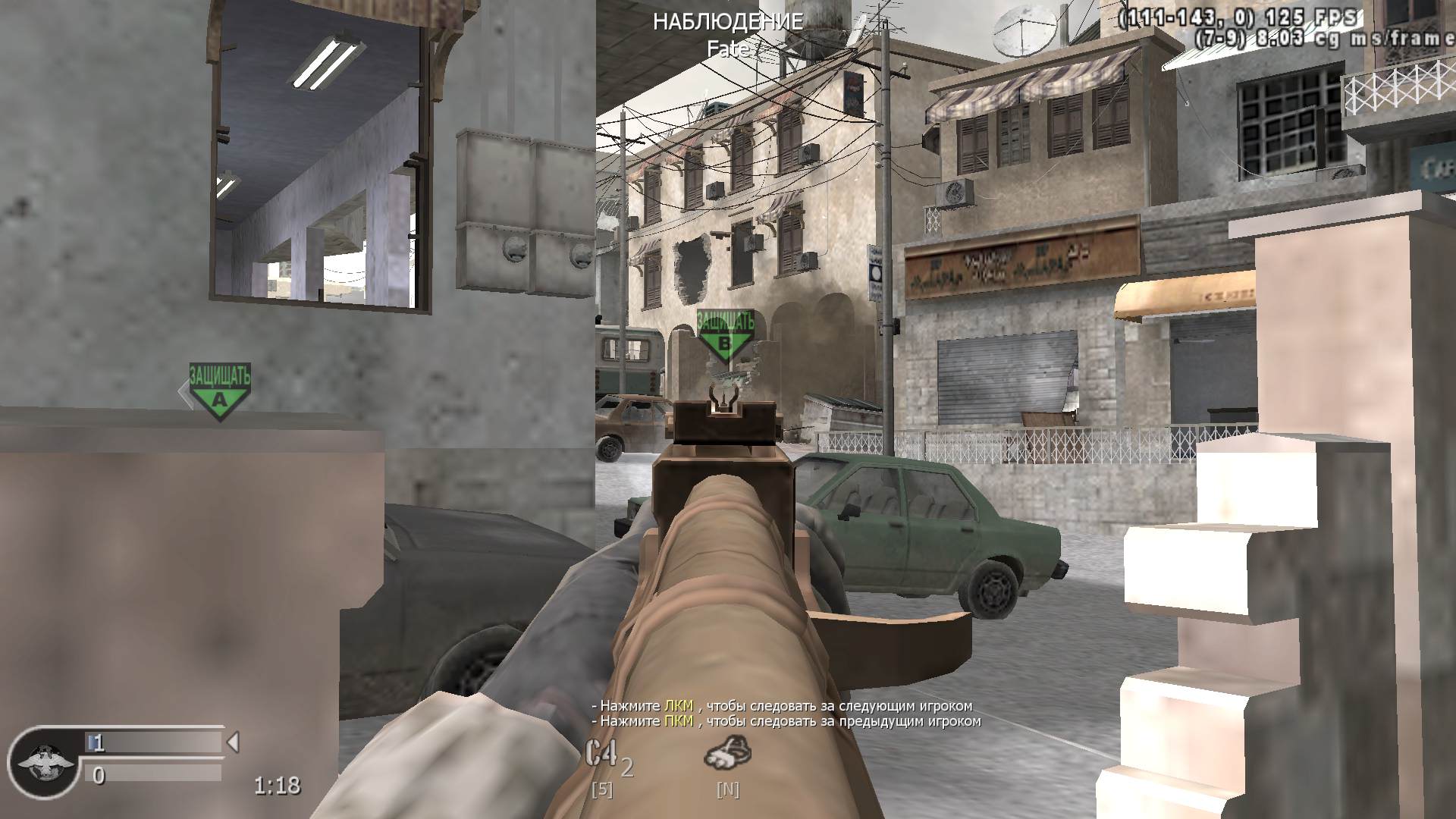Image resolution: width=1456 pixels, height=819 pixels.
Task: Click the blue flag marker on score bar
Action: click(x=93, y=744)
